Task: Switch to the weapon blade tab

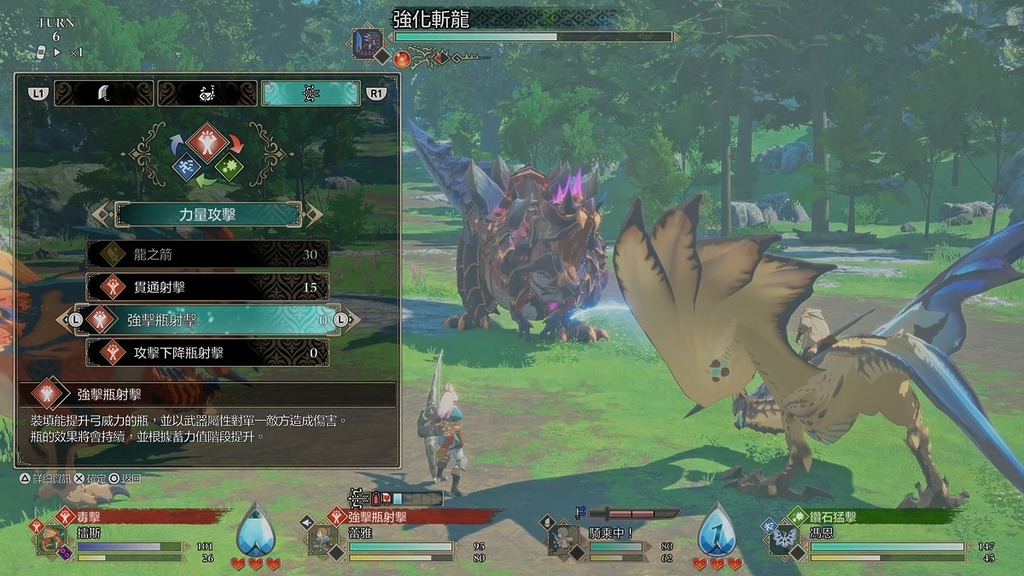Action: click(x=103, y=93)
